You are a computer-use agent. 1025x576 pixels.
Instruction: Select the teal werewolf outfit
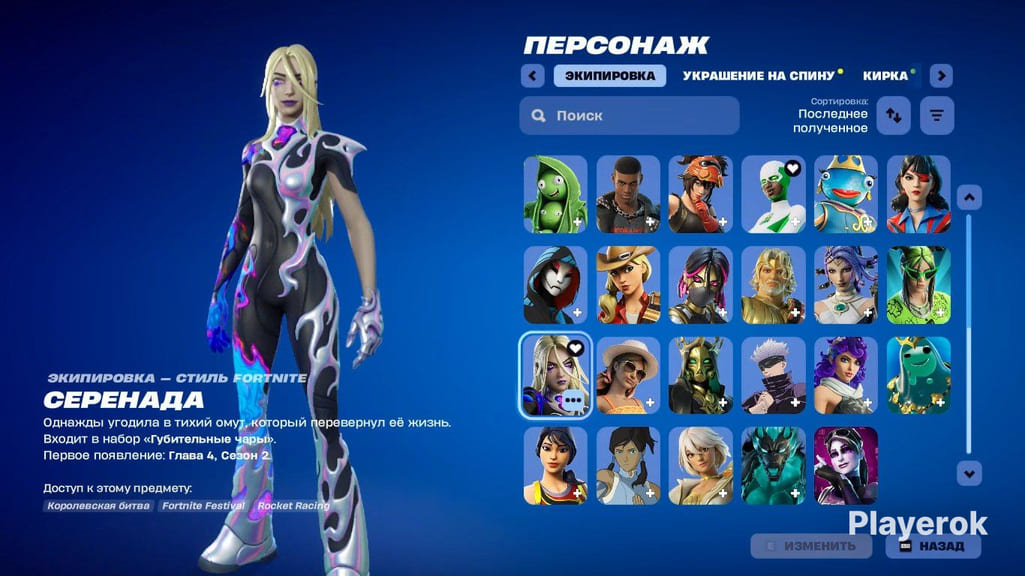[x=773, y=466]
